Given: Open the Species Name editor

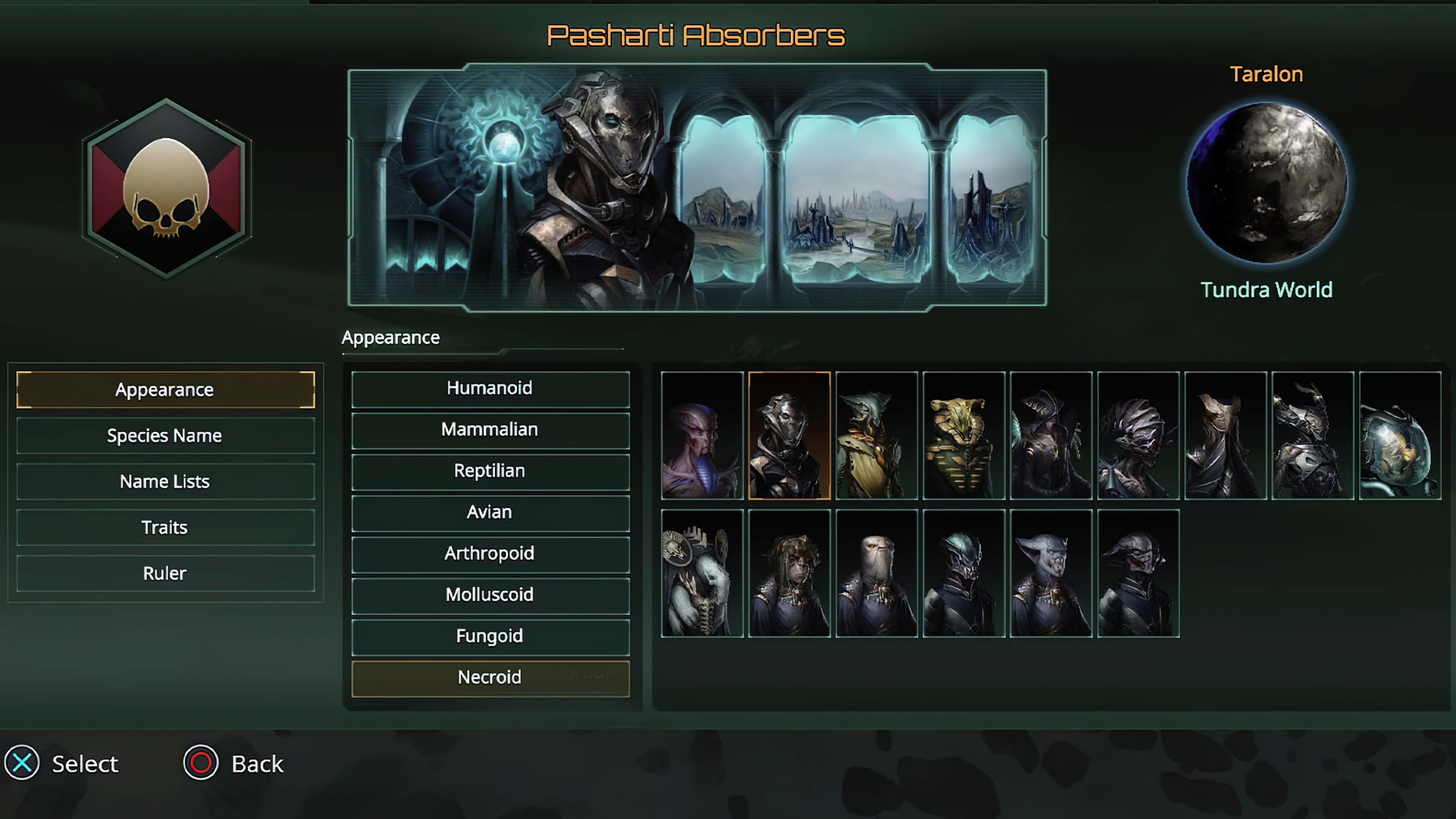Looking at the screenshot, I should 165,435.
